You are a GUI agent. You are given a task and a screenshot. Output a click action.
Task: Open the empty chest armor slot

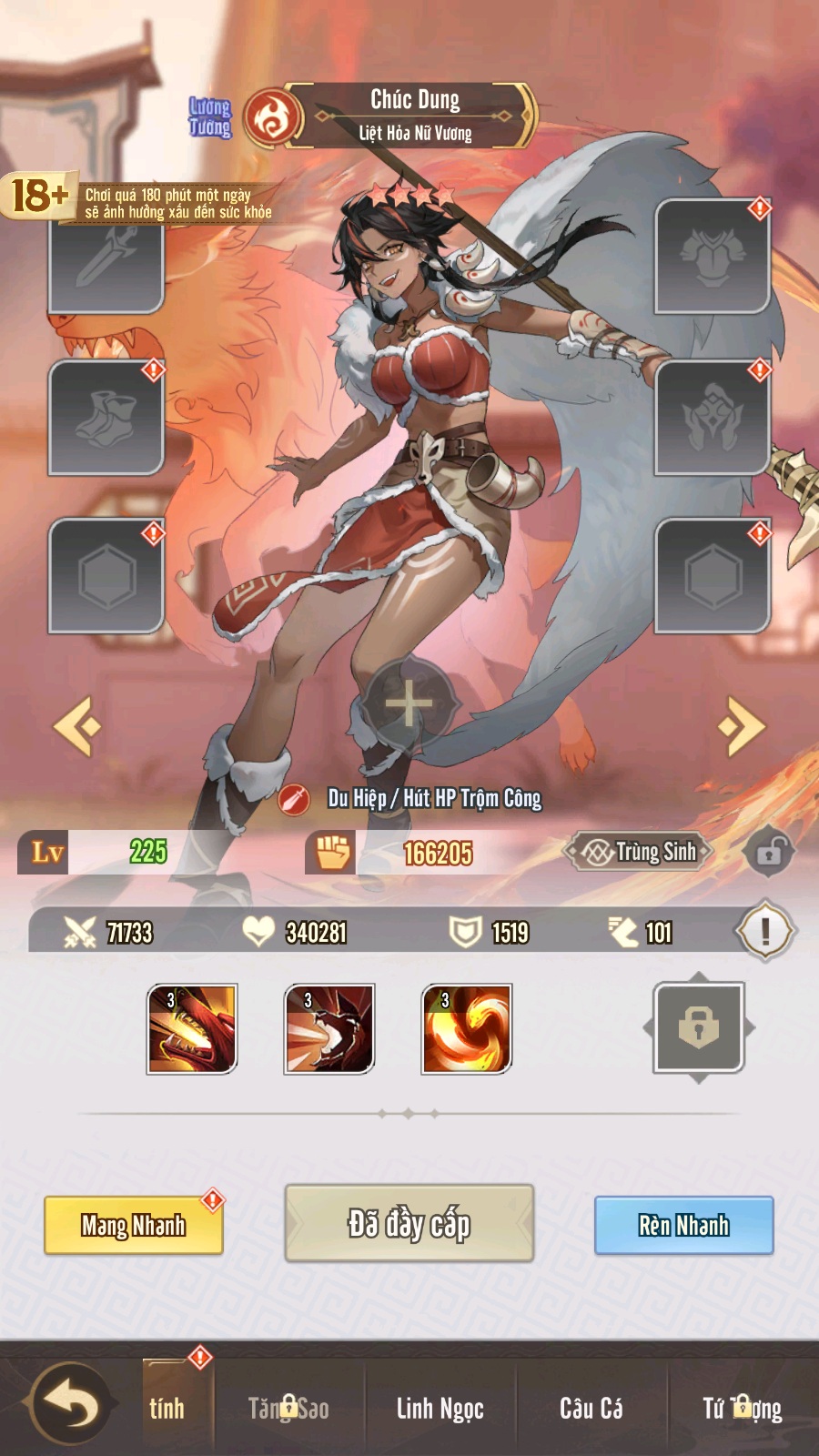coord(713,257)
